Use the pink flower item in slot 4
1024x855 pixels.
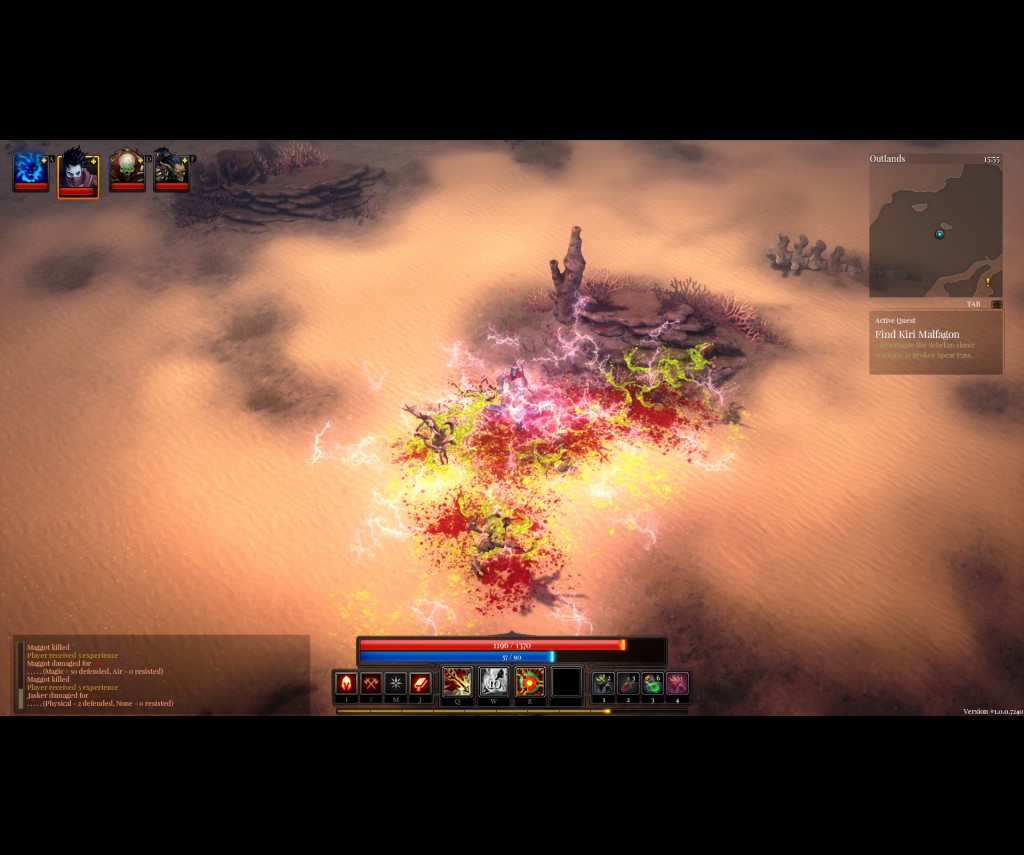(x=677, y=684)
